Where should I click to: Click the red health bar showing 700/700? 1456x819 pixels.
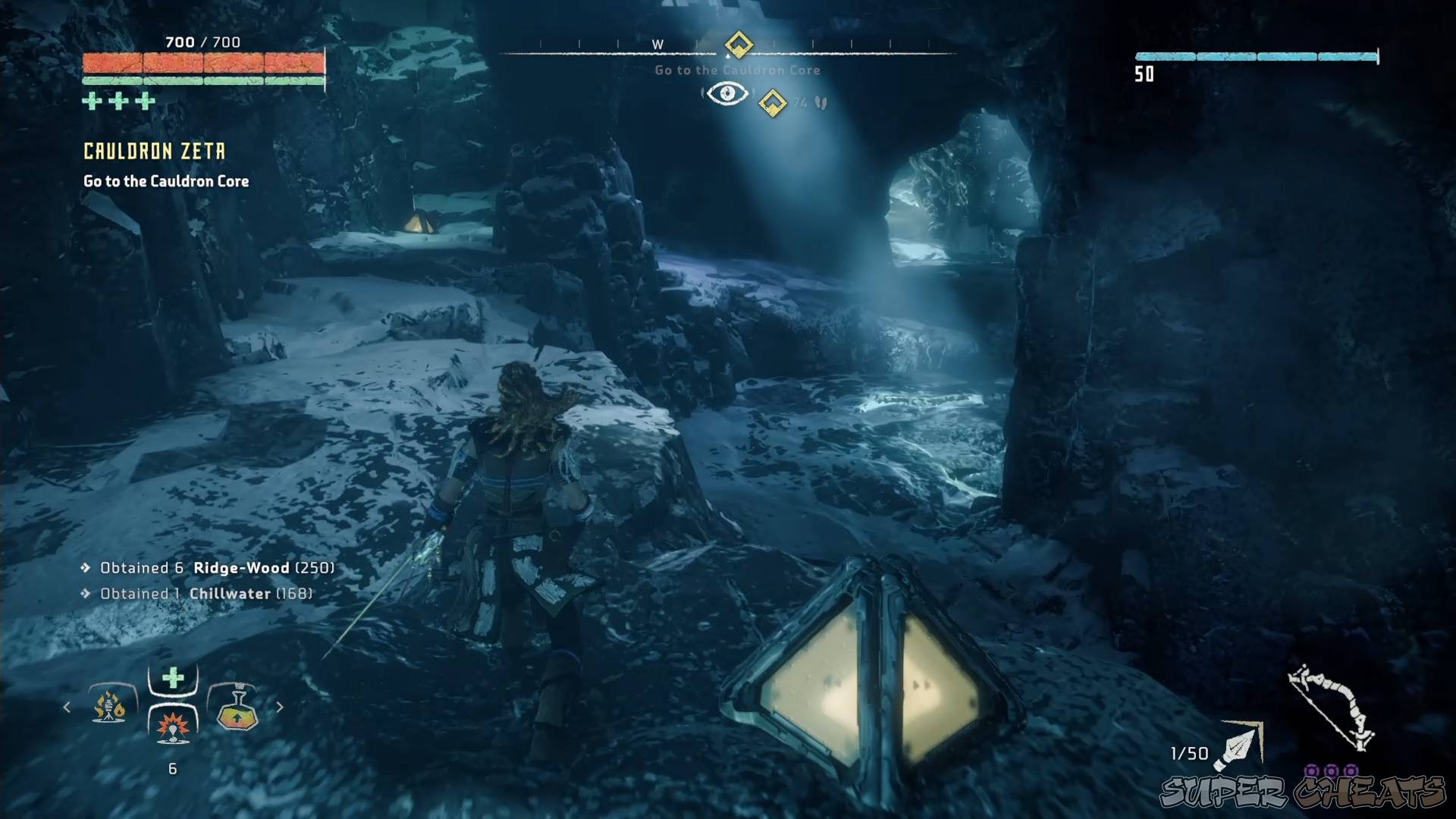point(203,64)
